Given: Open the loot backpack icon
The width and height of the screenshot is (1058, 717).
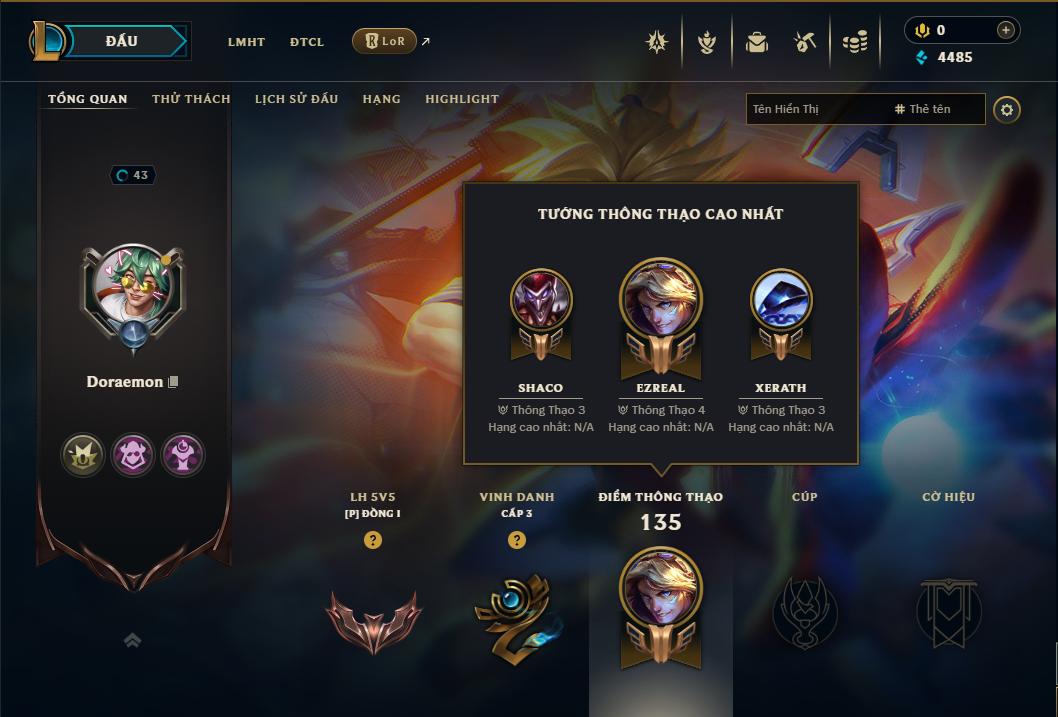Looking at the screenshot, I should coord(757,42).
